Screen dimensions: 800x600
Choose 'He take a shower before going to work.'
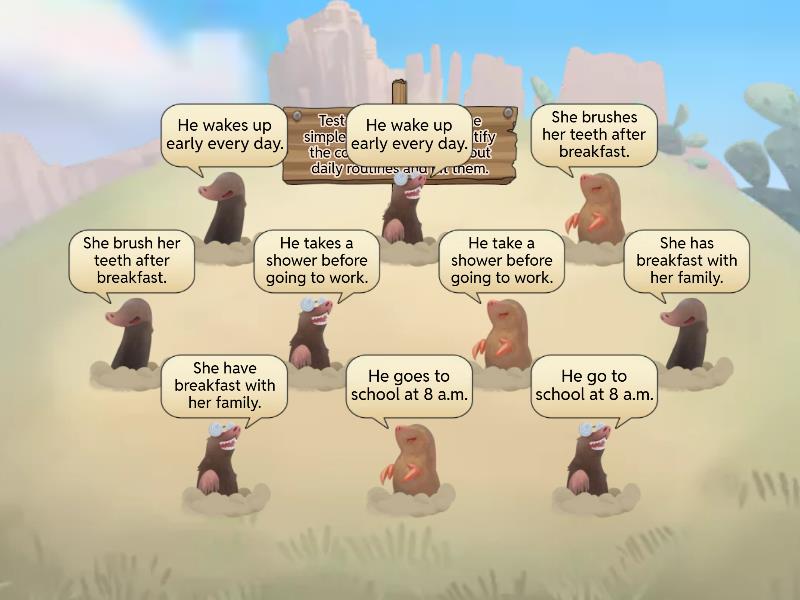[x=501, y=260]
